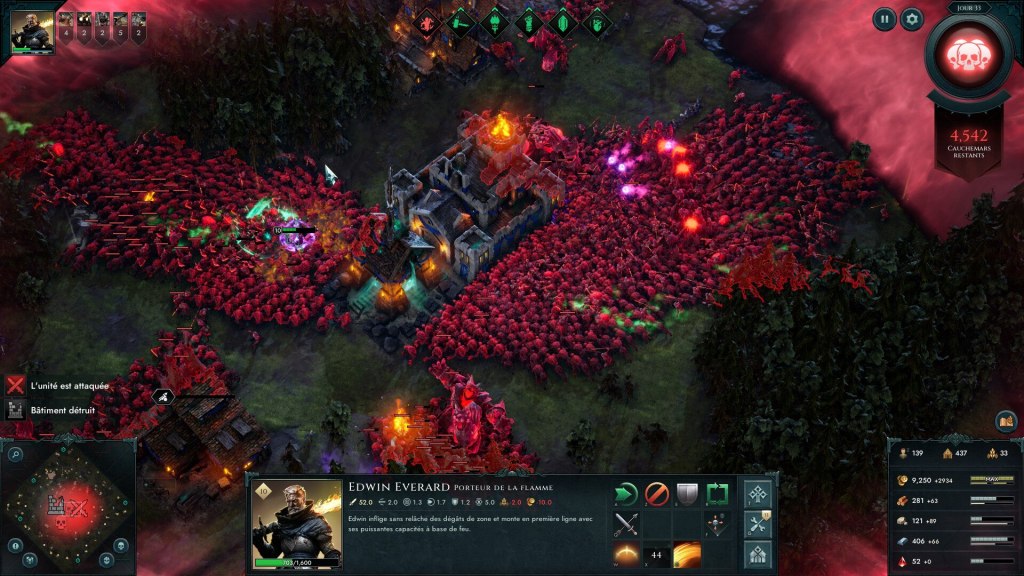Open the house-shaped buildings button
1024x576 pixels.
click(x=758, y=553)
